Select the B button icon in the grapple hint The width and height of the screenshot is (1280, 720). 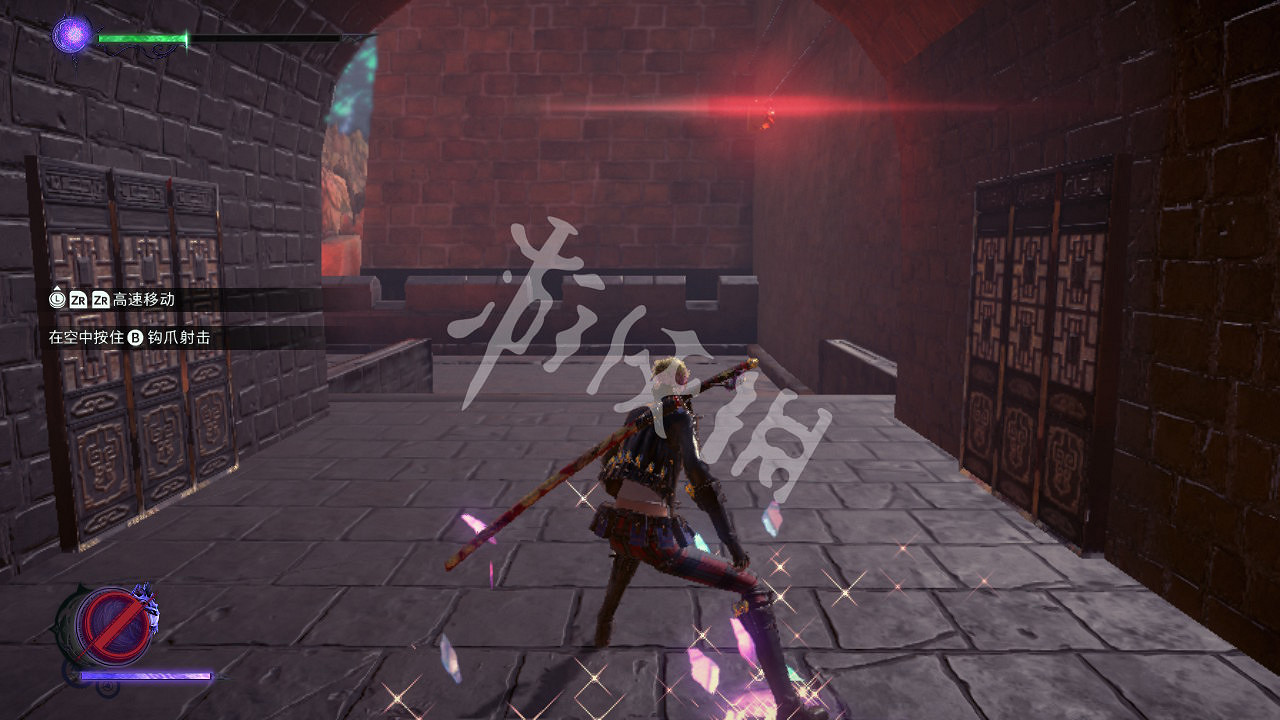click(x=135, y=336)
